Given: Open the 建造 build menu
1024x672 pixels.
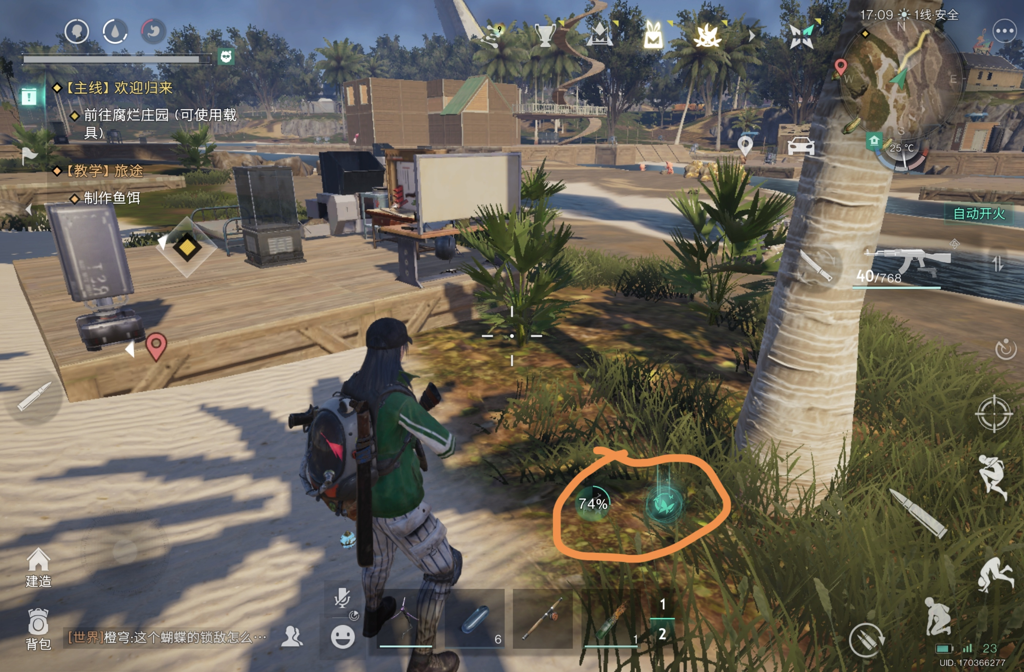Looking at the screenshot, I should click(38, 566).
